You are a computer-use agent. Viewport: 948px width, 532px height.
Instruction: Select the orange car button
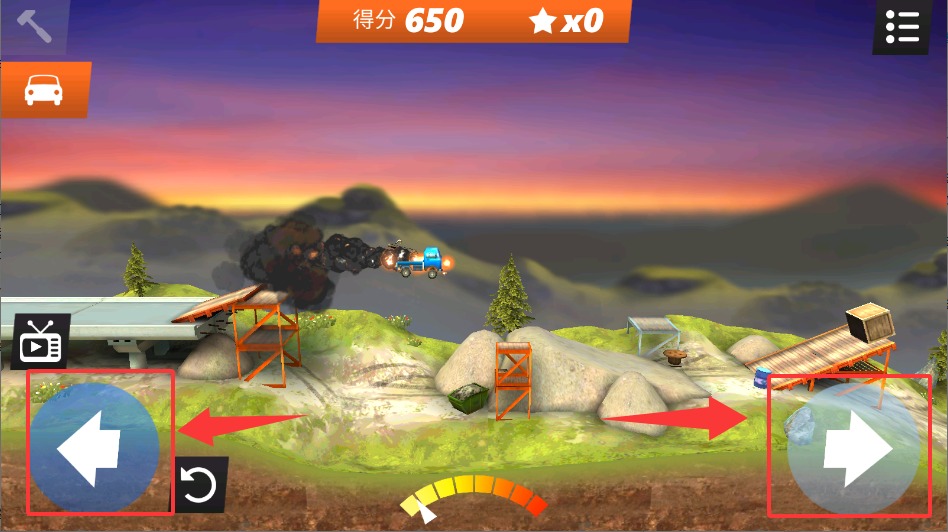click(44, 90)
